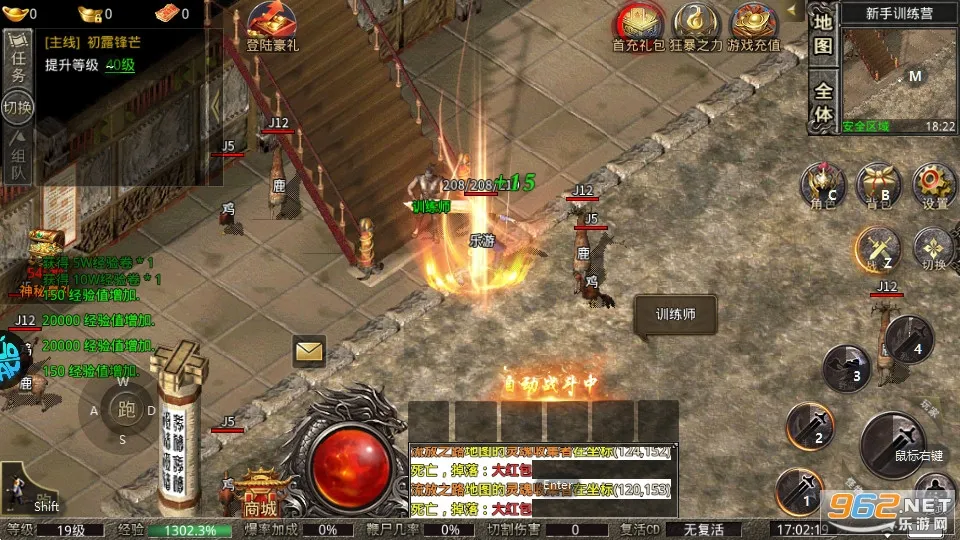Select the 全体 button beside the minimap

tap(822, 101)
